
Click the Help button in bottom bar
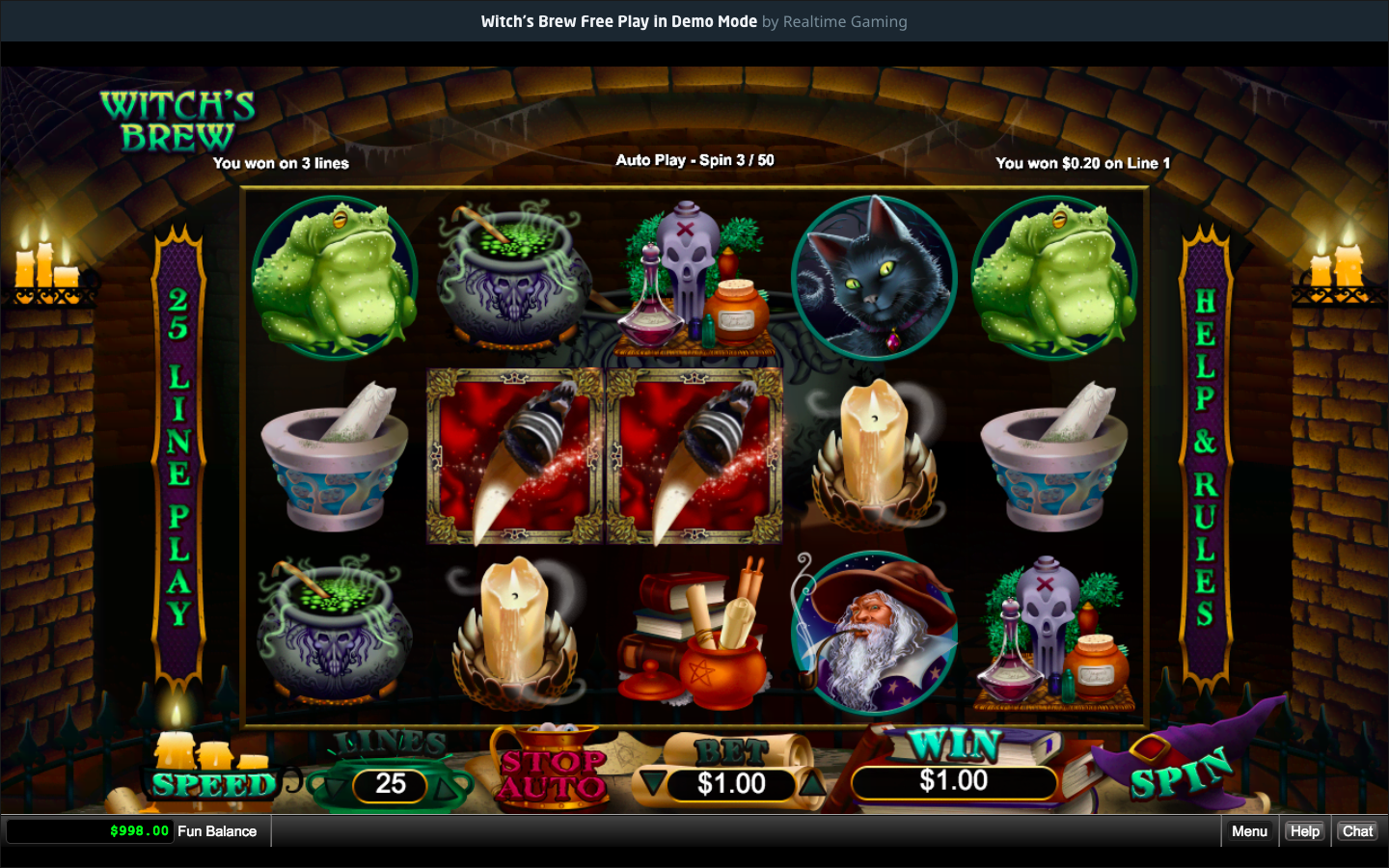pos(1304,831)
